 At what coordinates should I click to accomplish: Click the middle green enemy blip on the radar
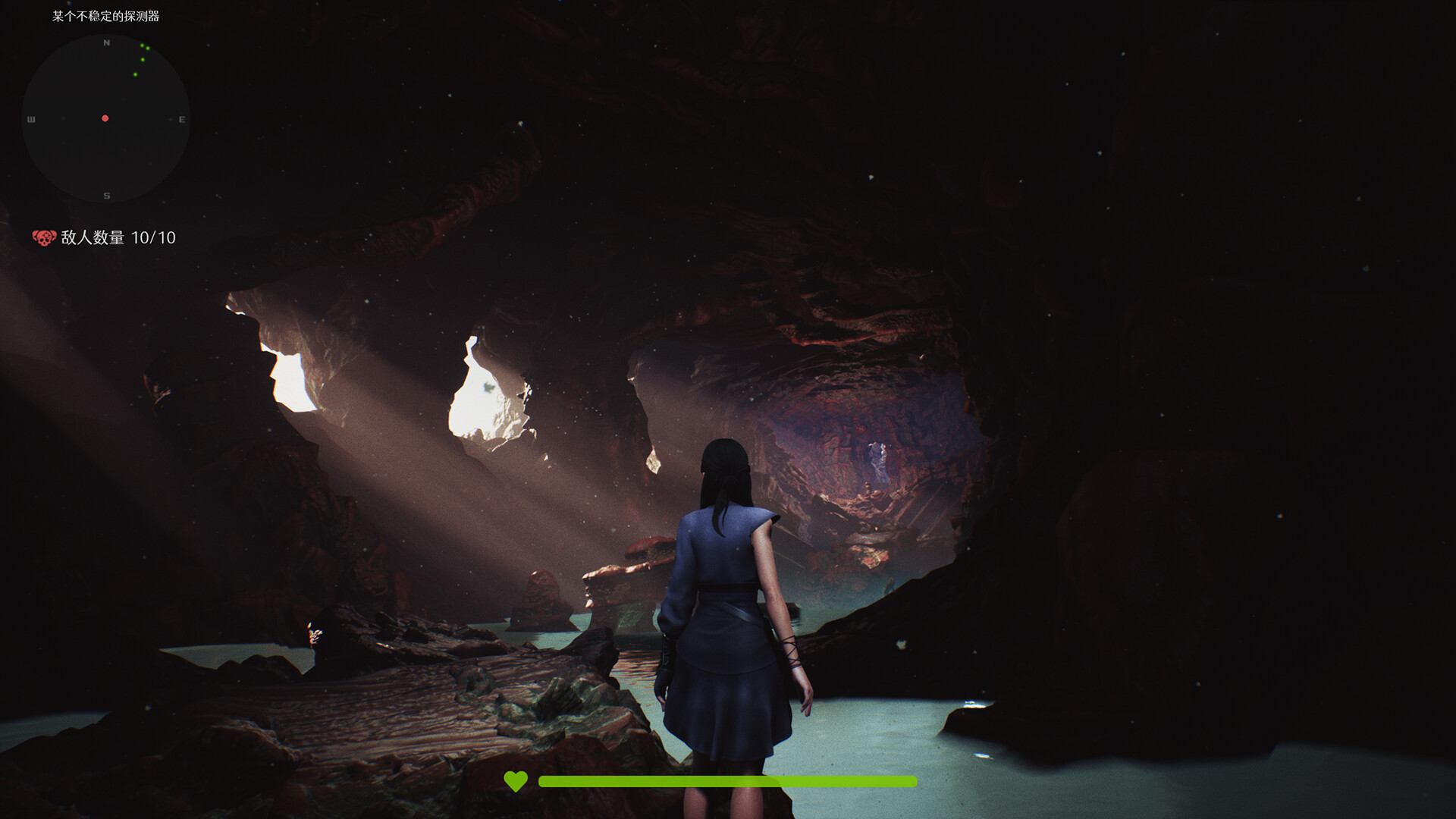tap(143, 59)
